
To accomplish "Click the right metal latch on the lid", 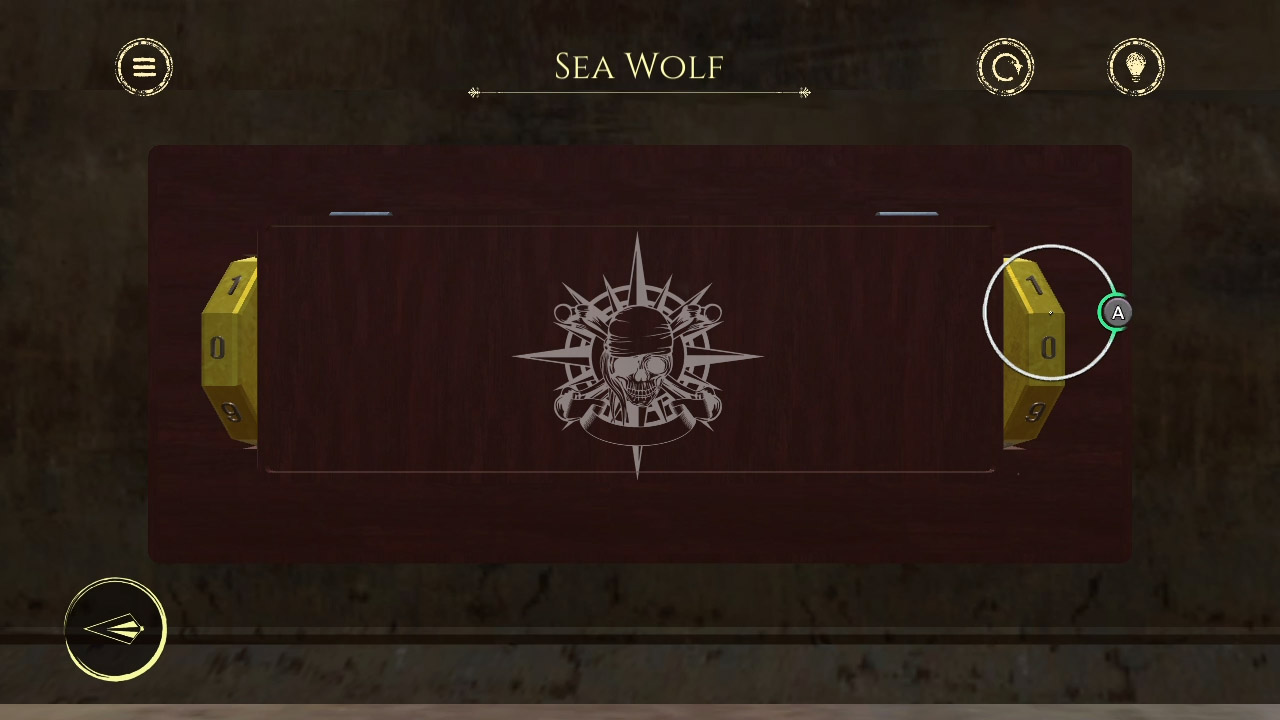I will (908, 213).
